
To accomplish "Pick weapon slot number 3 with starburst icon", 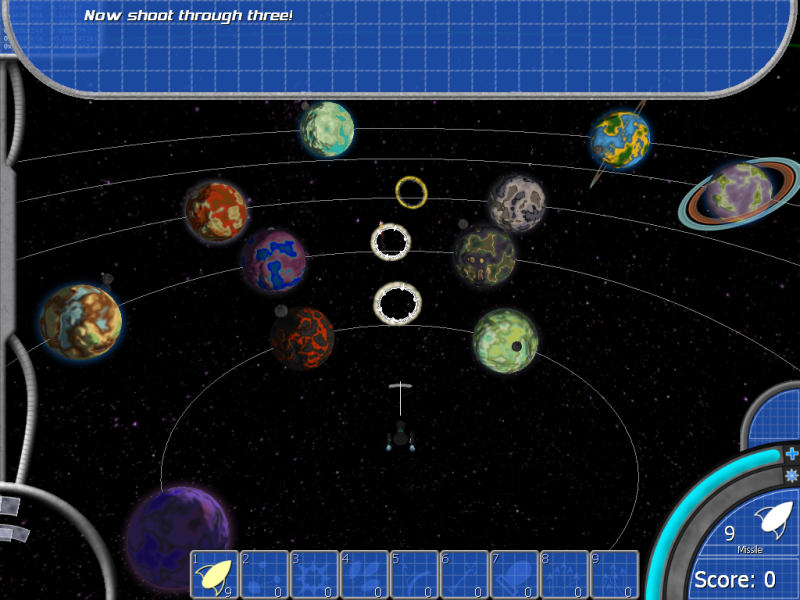I will (x=314, y=575).
